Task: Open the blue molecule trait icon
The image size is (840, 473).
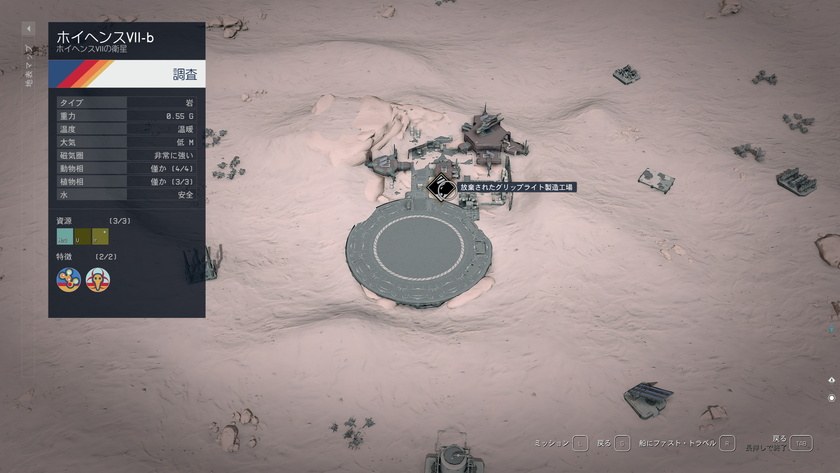Action: tap(69, 279)
